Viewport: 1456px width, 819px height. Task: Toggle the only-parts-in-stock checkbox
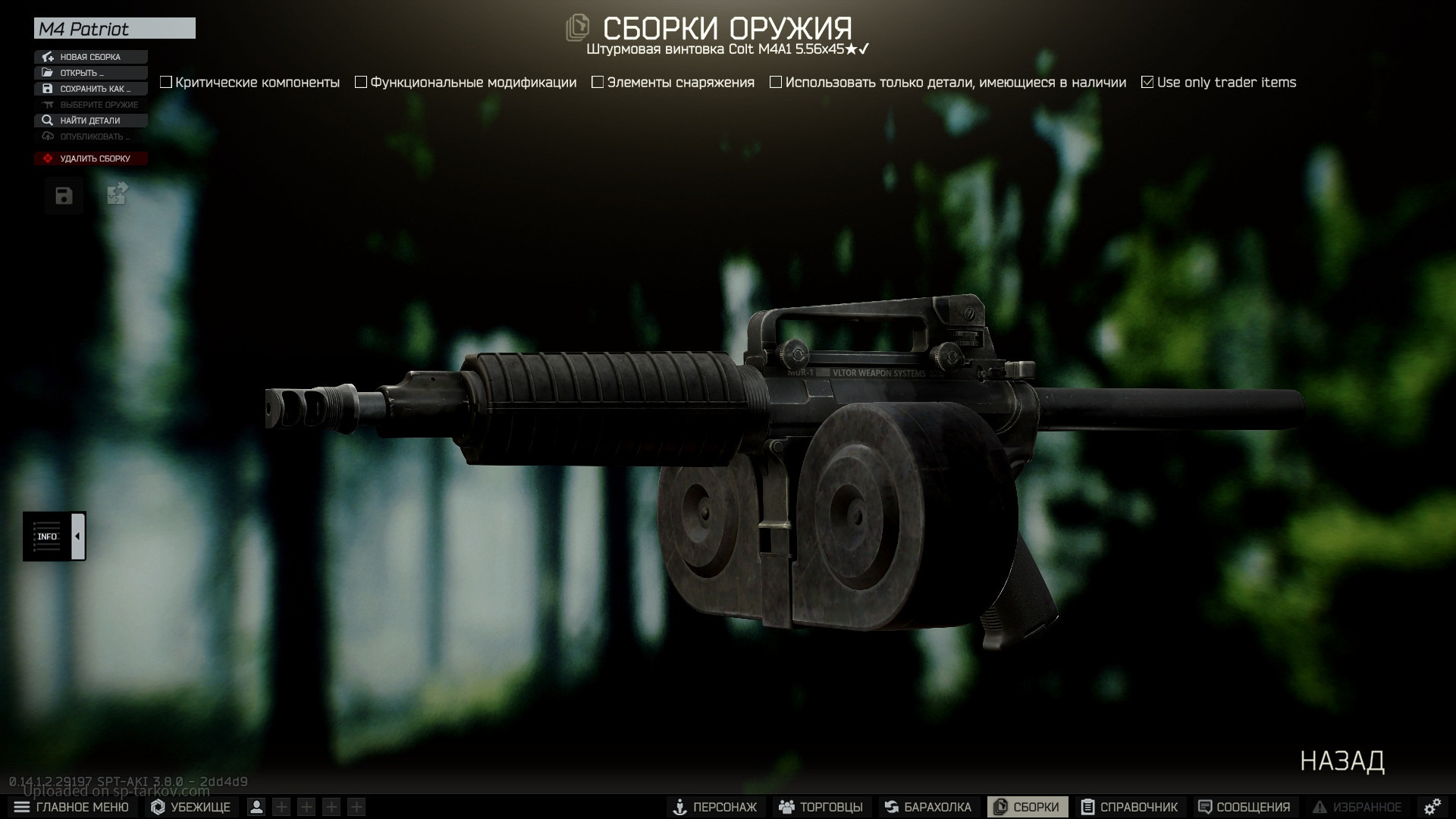pyautogui.click(x=776, y=82)
